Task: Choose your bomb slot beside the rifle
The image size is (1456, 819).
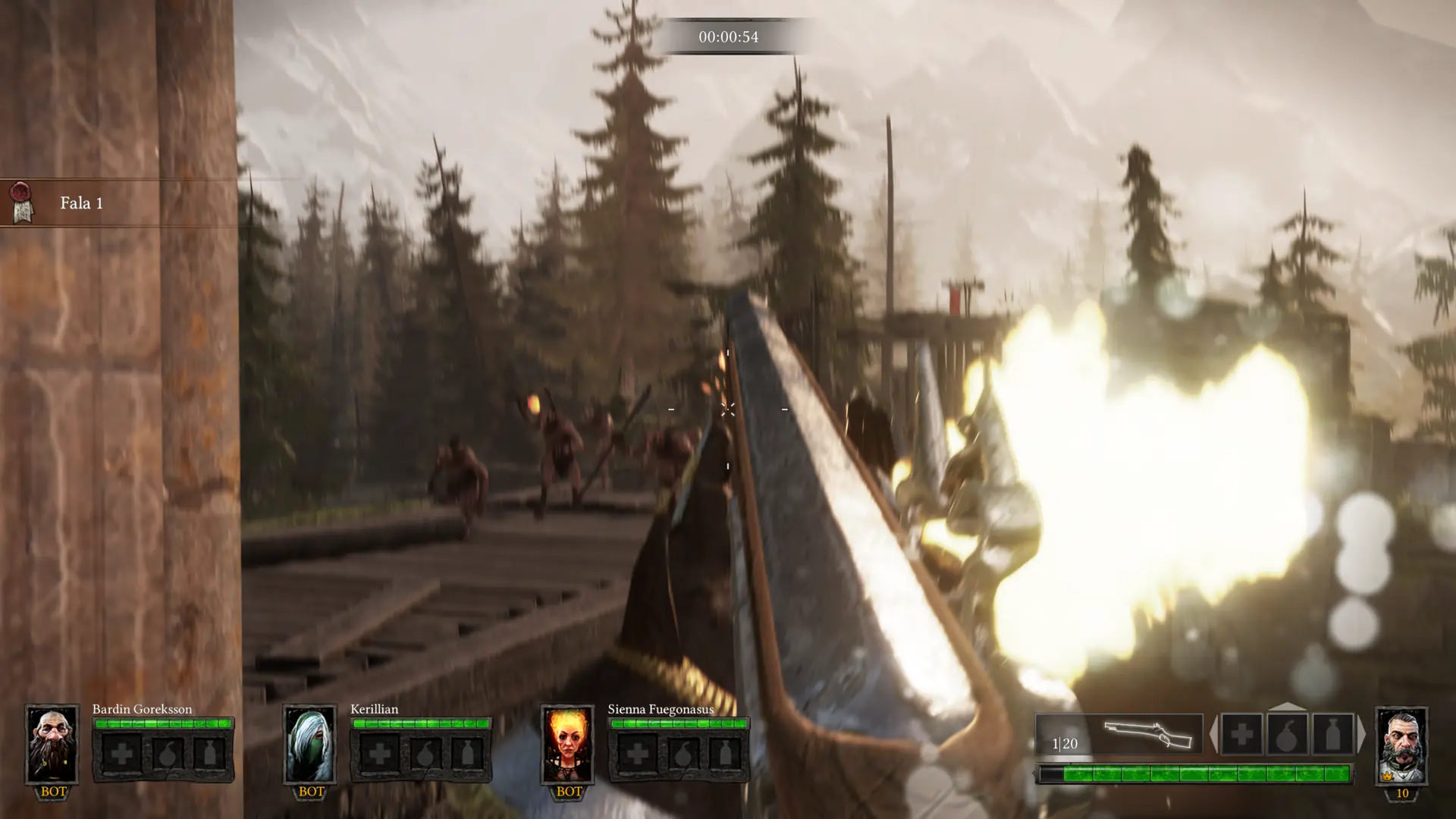Action: pos(1287,734)
